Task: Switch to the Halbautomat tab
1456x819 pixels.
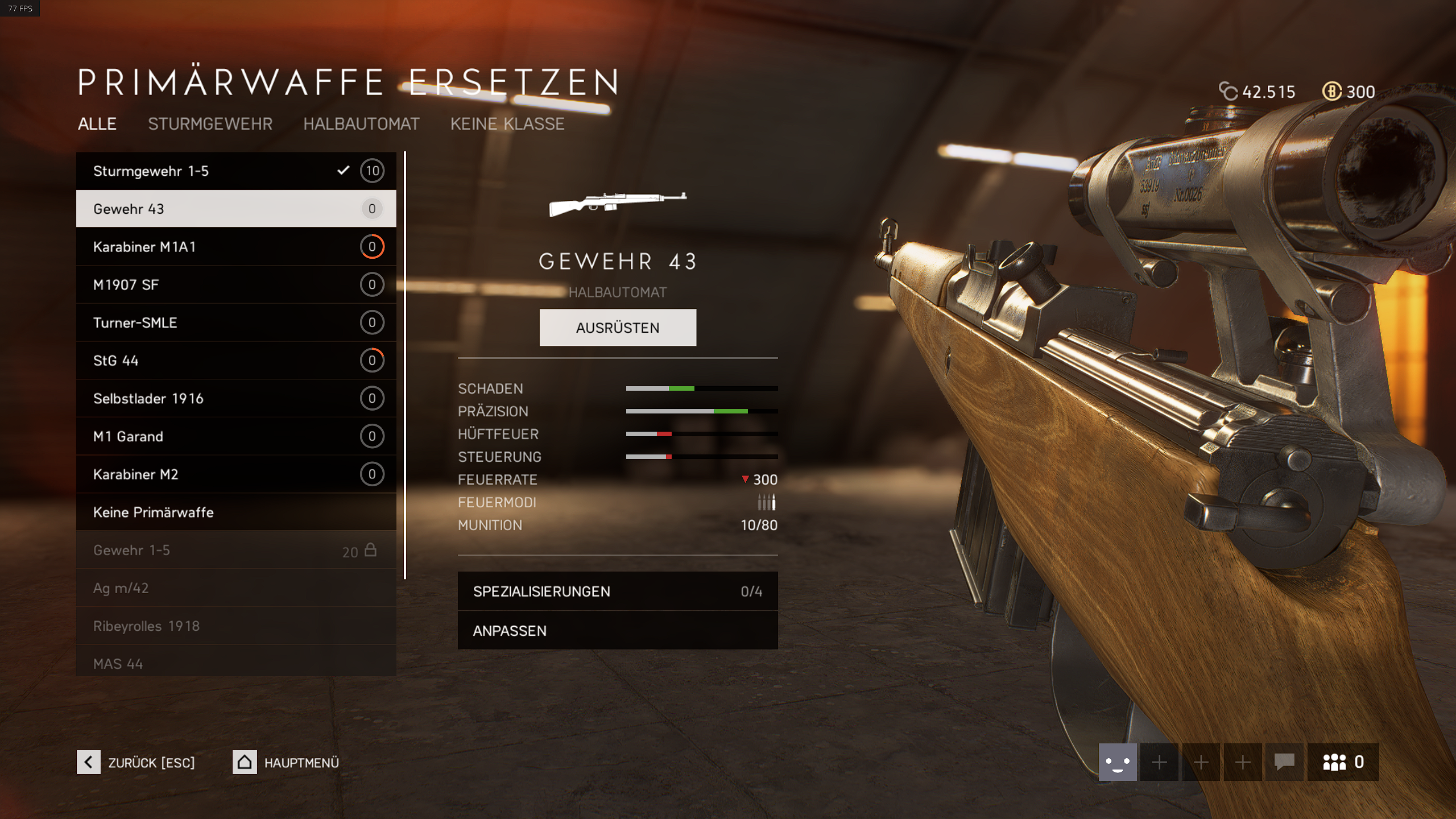Action: tap(361, 124)
